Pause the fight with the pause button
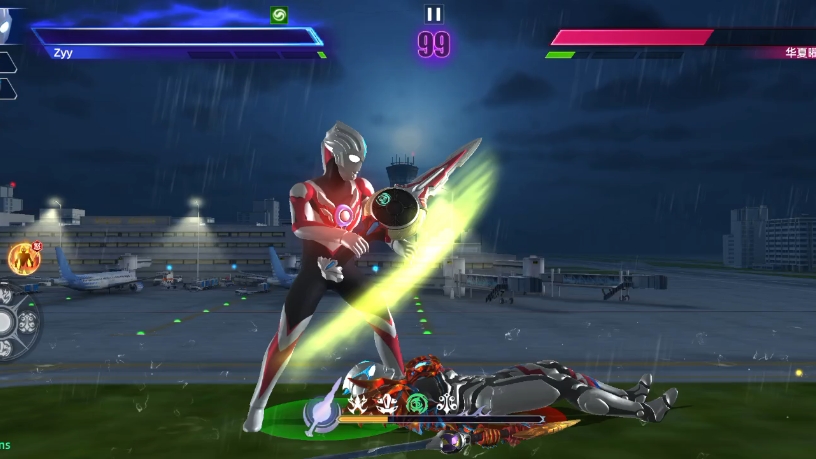Viewport: 816px width, 459px height. (x=433, y=14)
